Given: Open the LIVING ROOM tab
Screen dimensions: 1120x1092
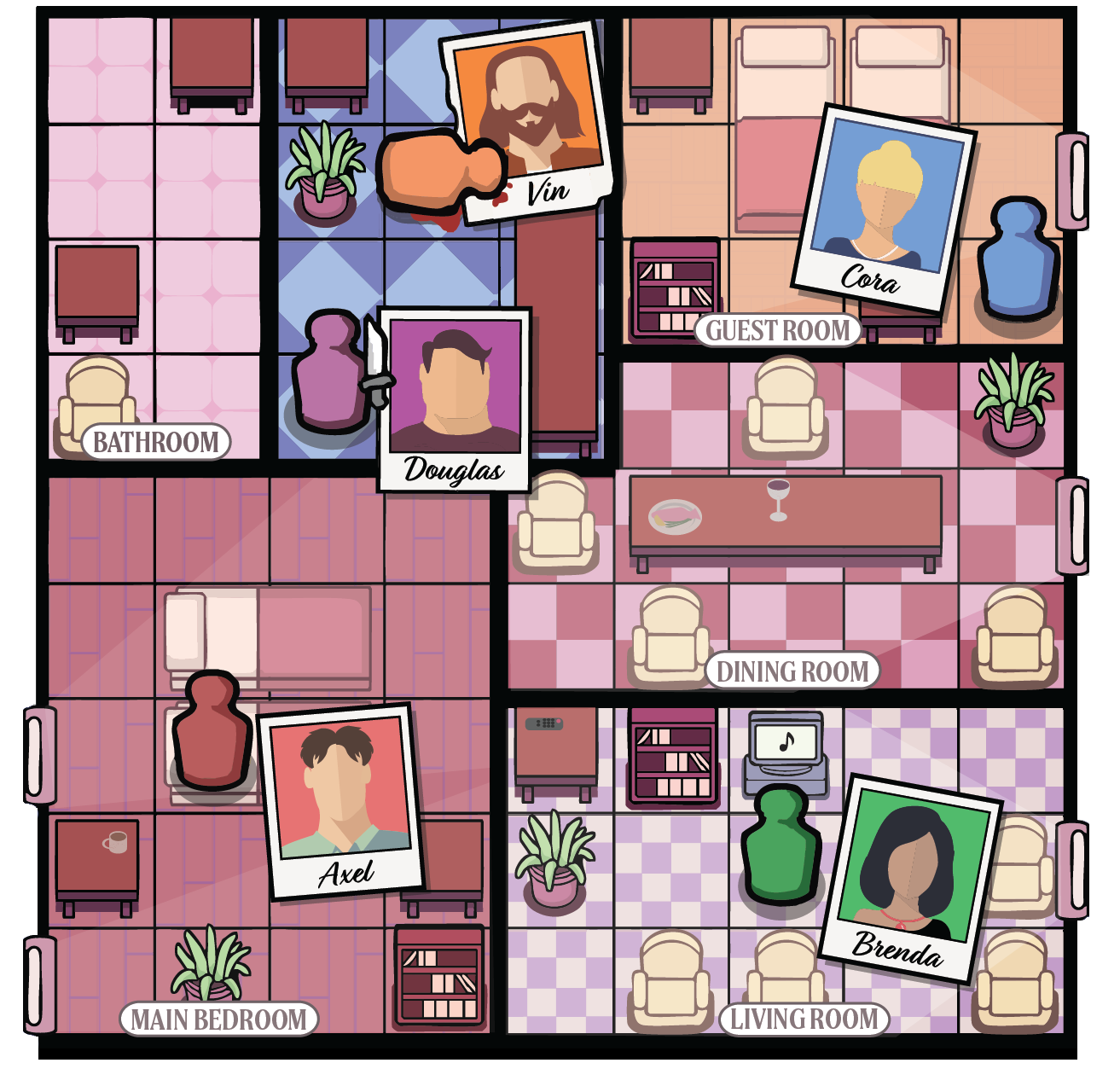Looking at the screenshot, I should [x=803, y=1017].
